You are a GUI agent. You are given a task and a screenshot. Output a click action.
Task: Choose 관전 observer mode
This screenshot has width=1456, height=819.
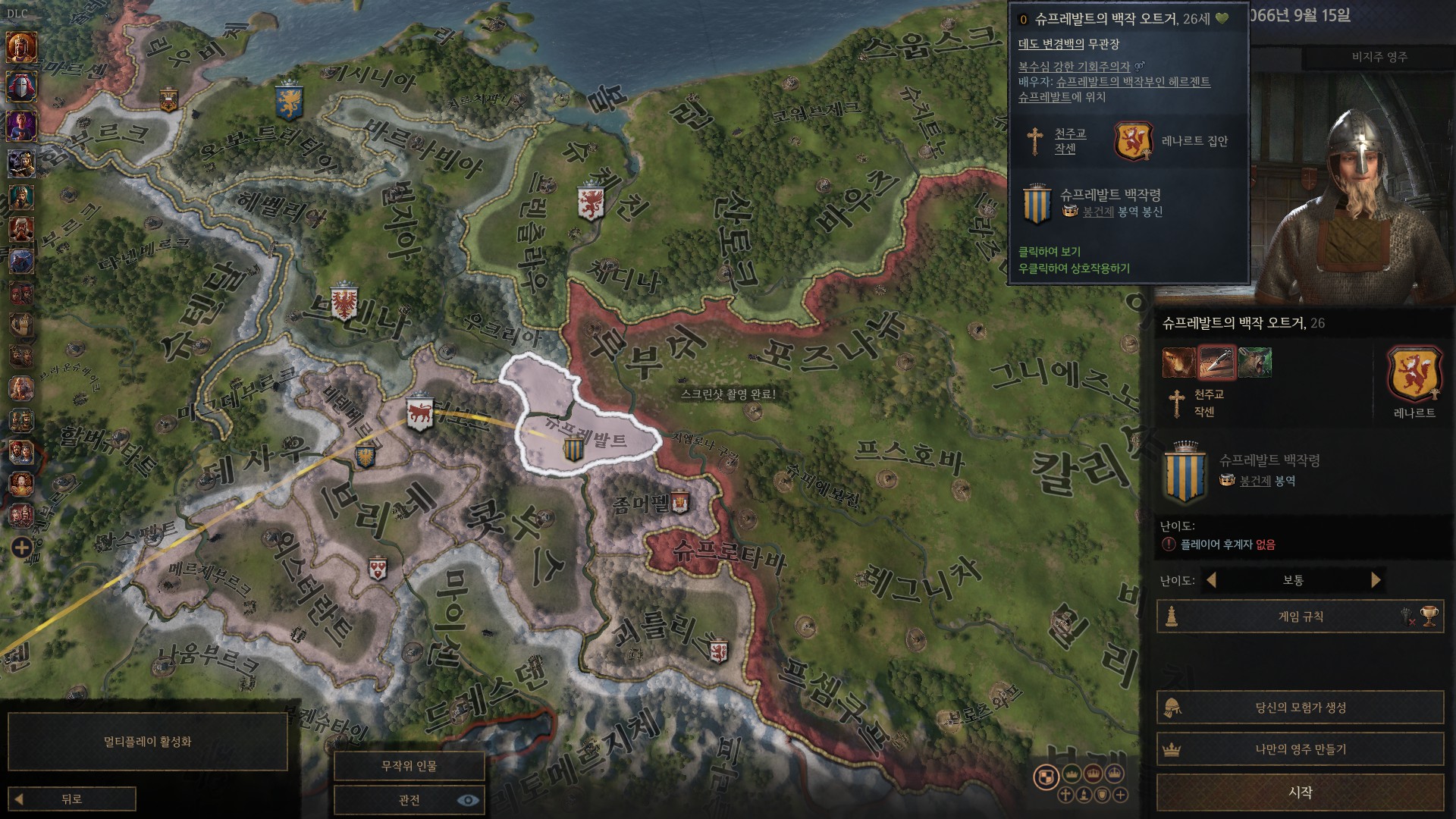point(409,800)
